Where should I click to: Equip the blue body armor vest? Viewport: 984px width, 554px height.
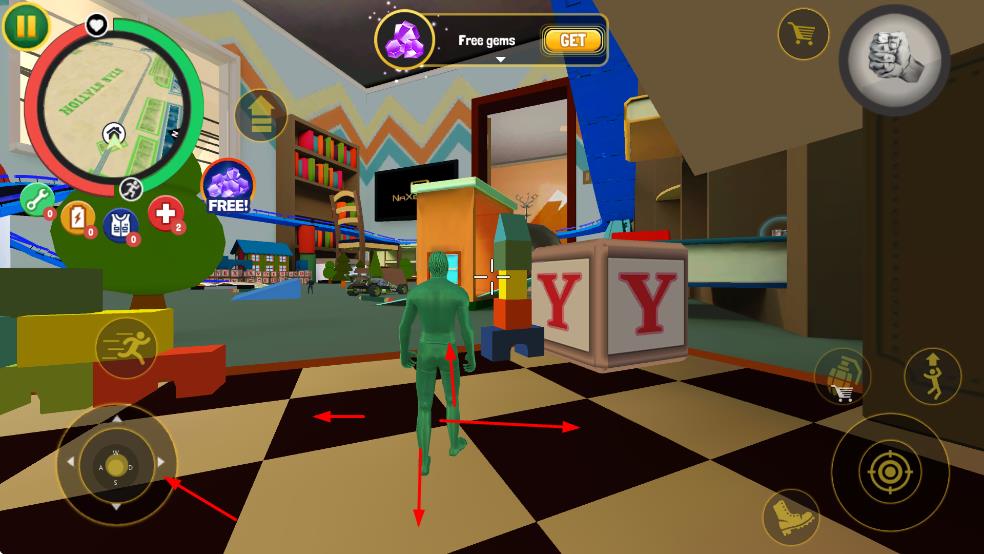(121, 225)
